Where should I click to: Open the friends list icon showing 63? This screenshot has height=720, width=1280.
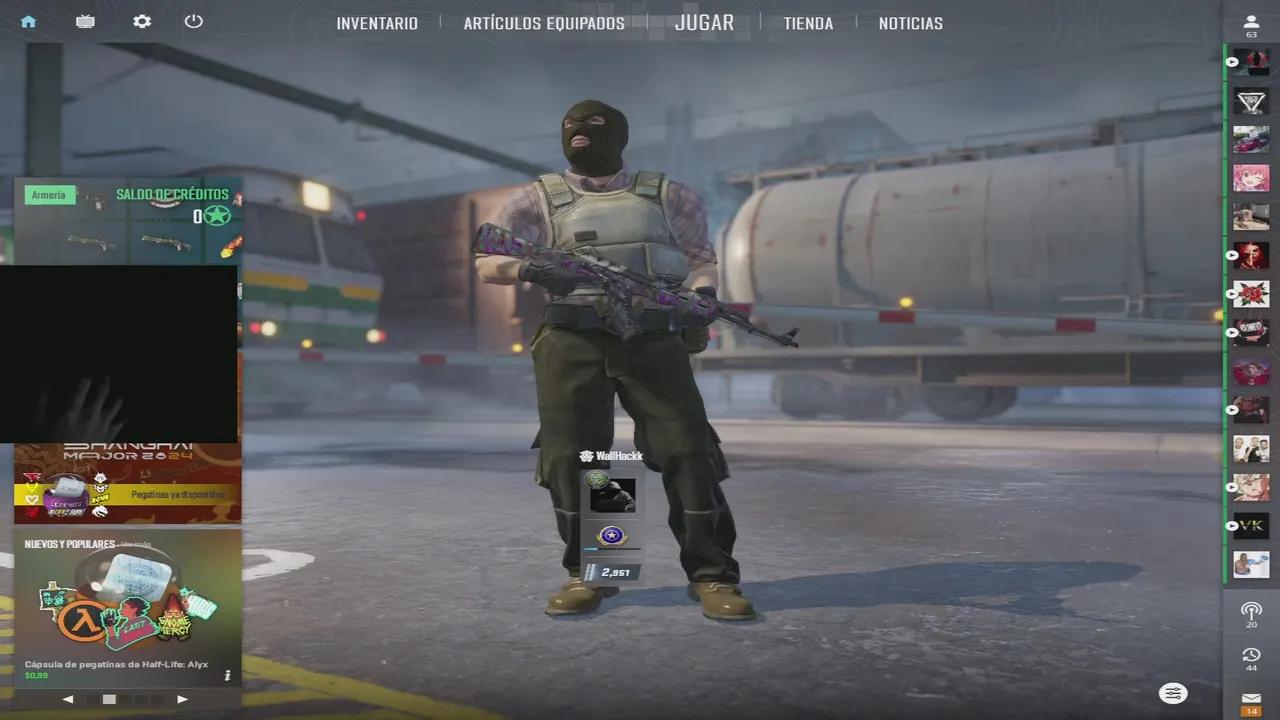click(x=1250, y=21)
